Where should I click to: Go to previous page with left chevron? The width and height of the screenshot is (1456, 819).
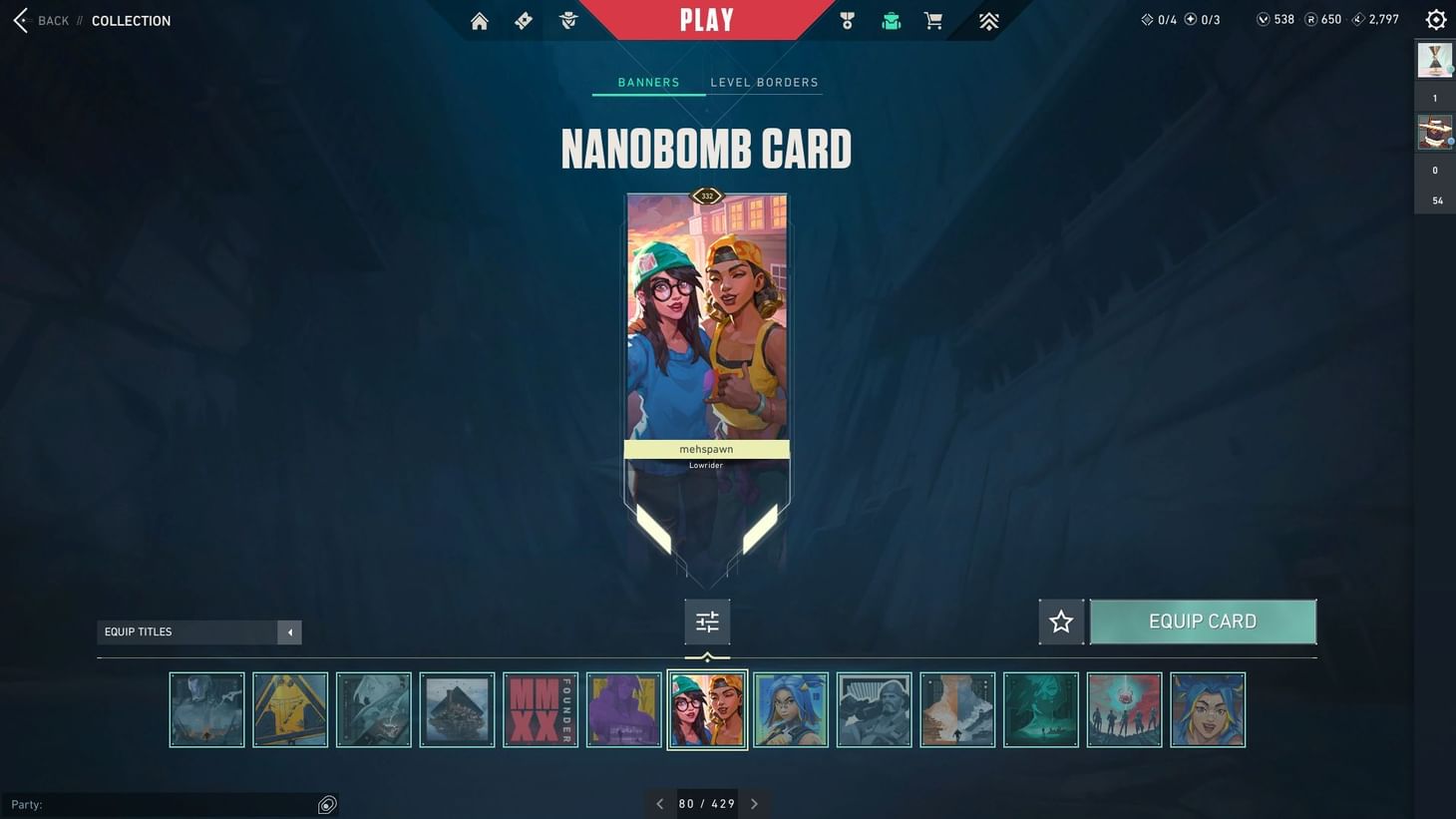click(x=659, y=803)
